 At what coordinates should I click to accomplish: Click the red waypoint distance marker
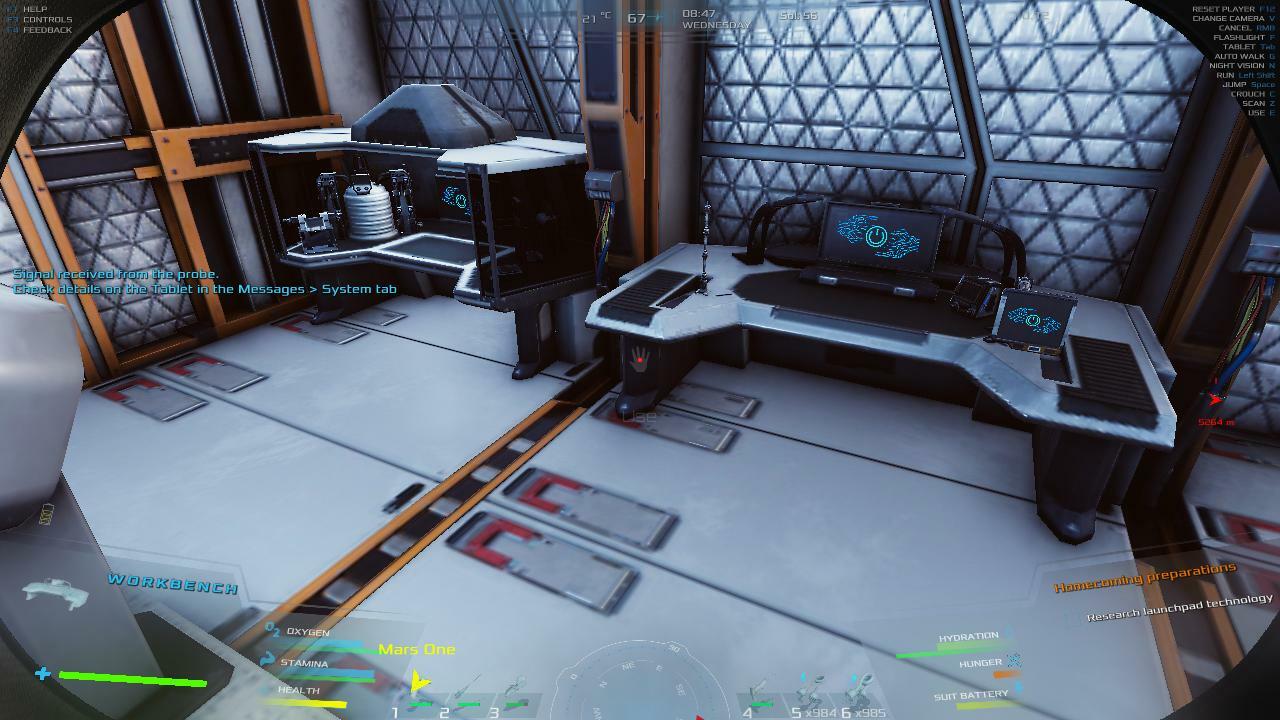pos(1215,401)
